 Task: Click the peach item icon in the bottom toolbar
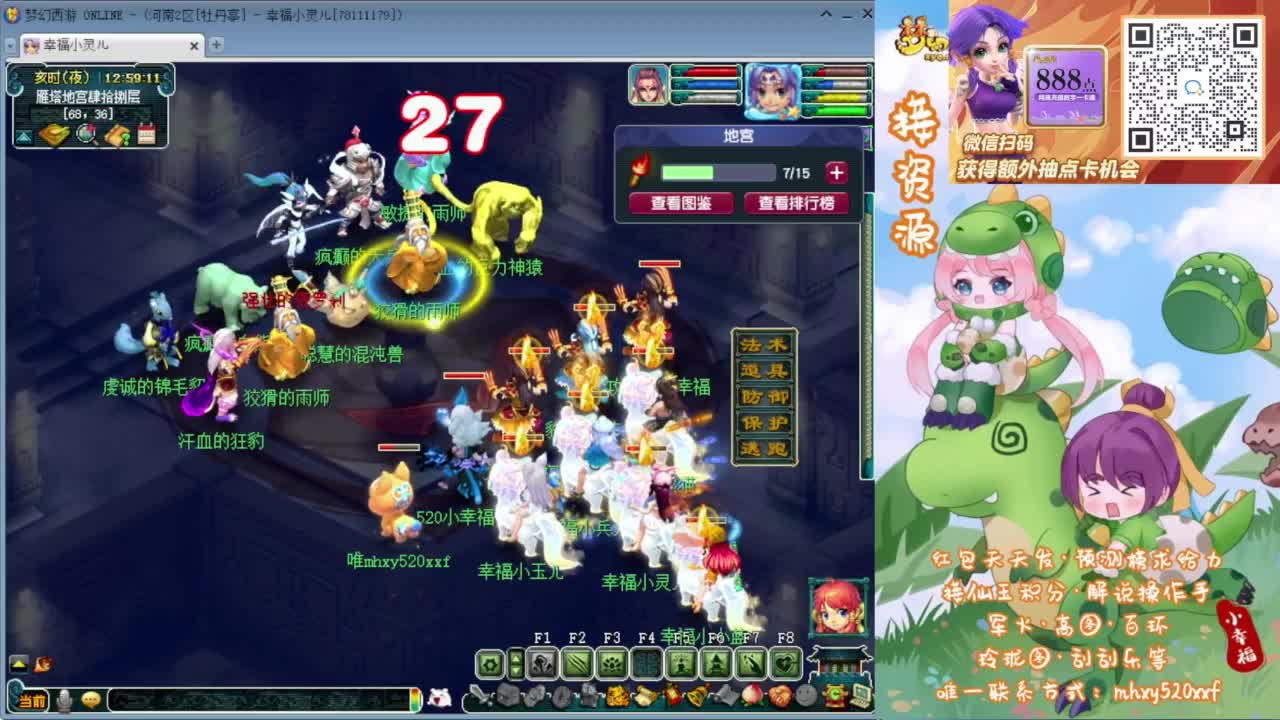pyautogui.click(x=750, y=696)
